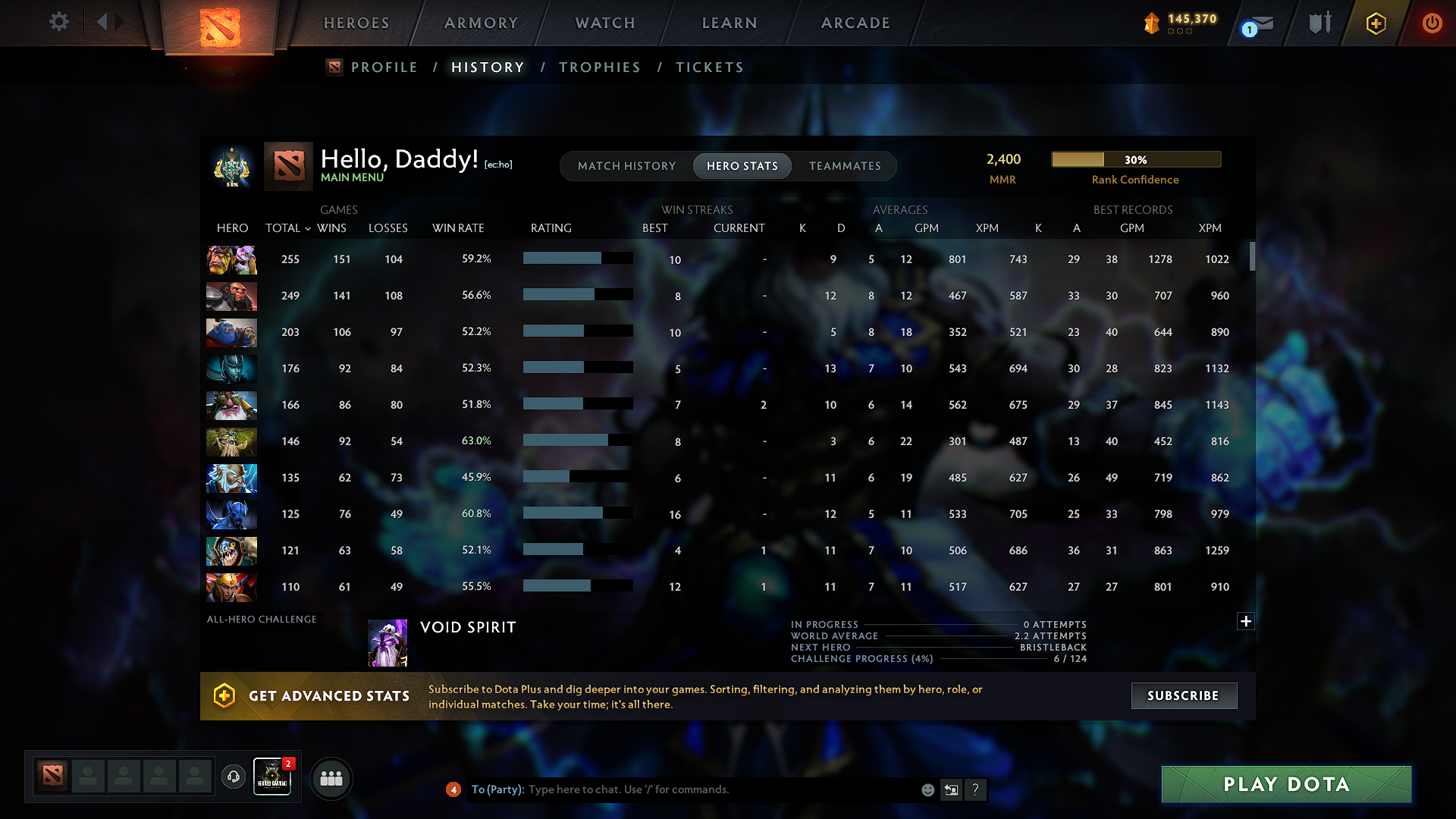Open the settings gear icon
The image size is (1456, 819).
tap(58, 22)
